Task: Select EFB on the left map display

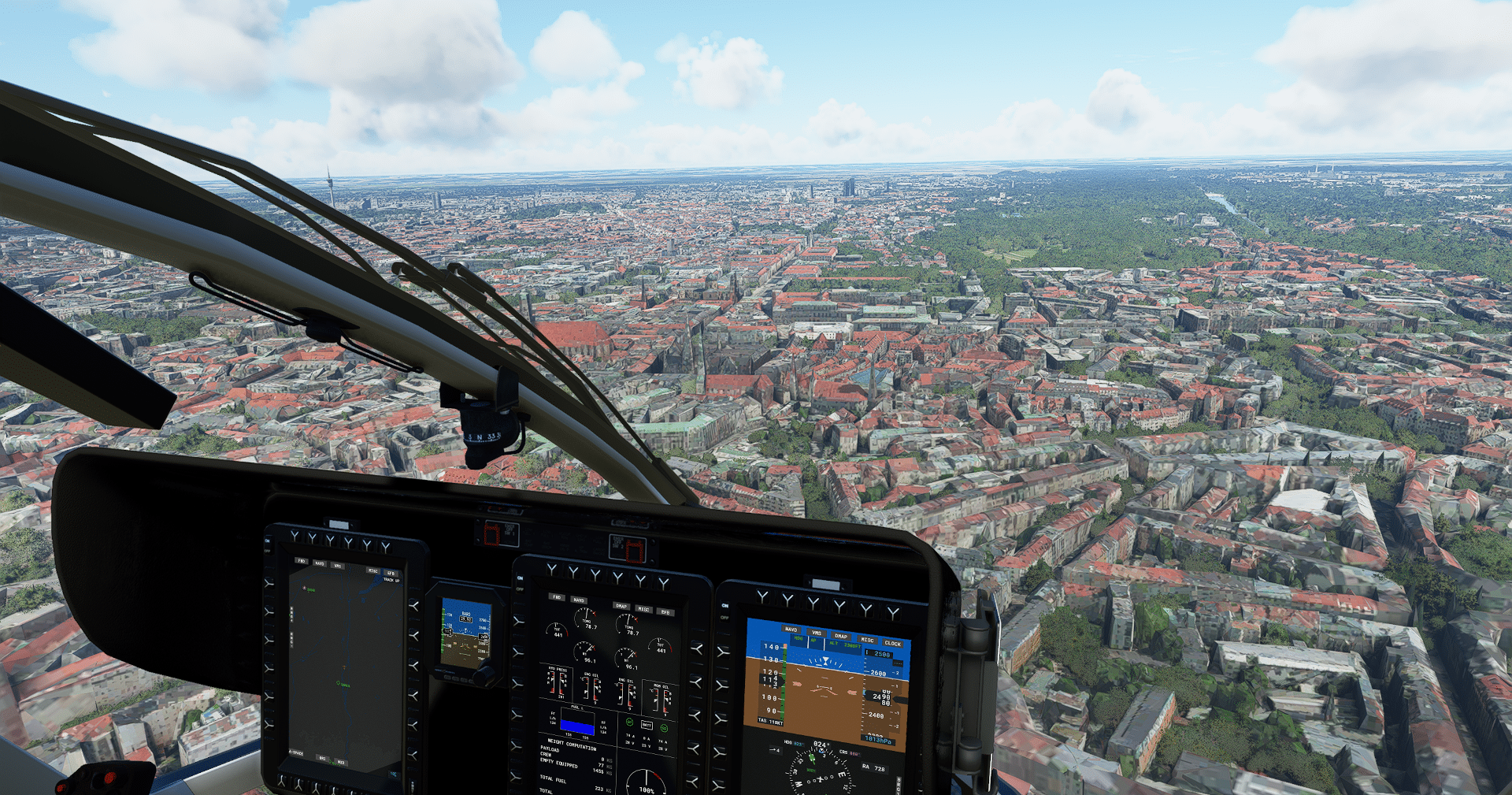Action: [x=390, y=573]
